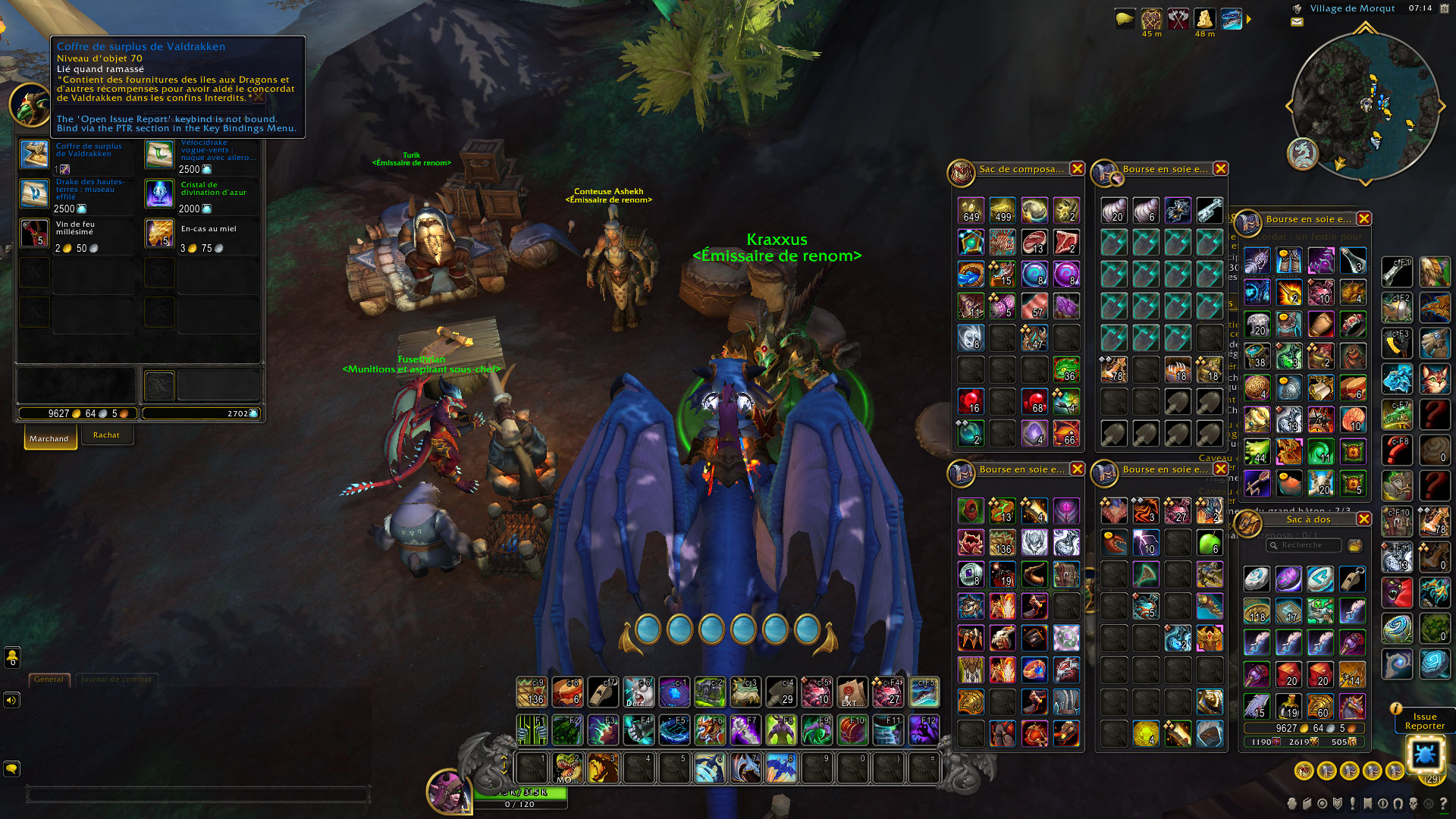Click the Village de Morqut zone label

[1352, 9]
